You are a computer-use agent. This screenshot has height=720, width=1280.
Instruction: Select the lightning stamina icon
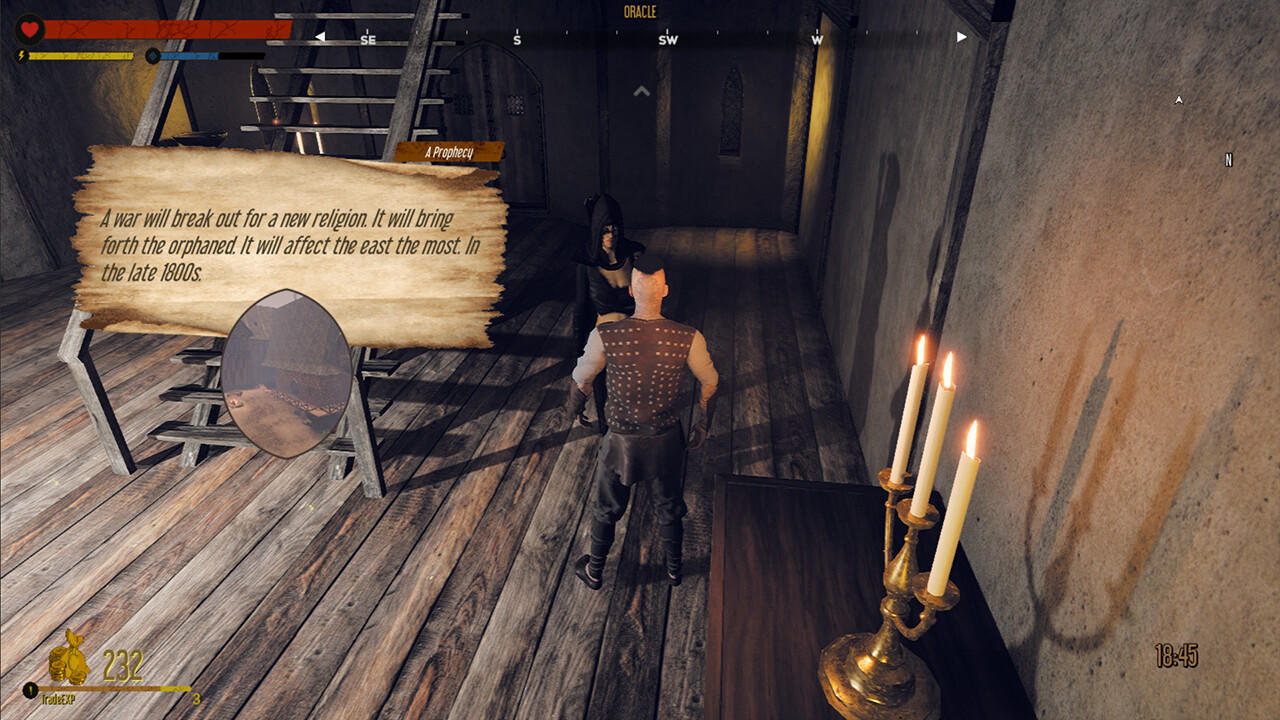(x=20, y=56)
